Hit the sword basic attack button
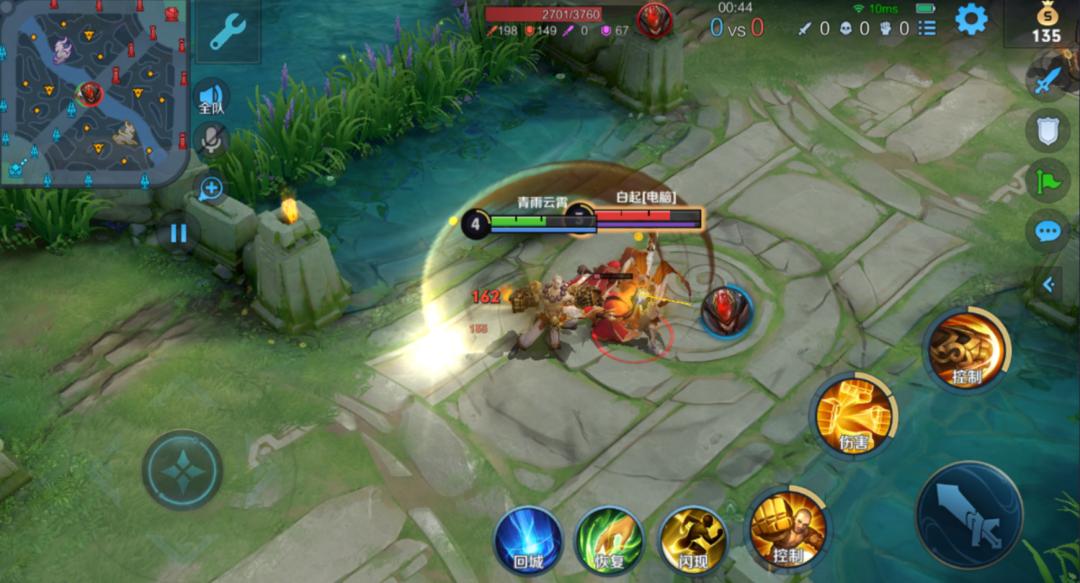Viewport: 1080px width, 583px height. pyautogui.click(x=968, y=515)
